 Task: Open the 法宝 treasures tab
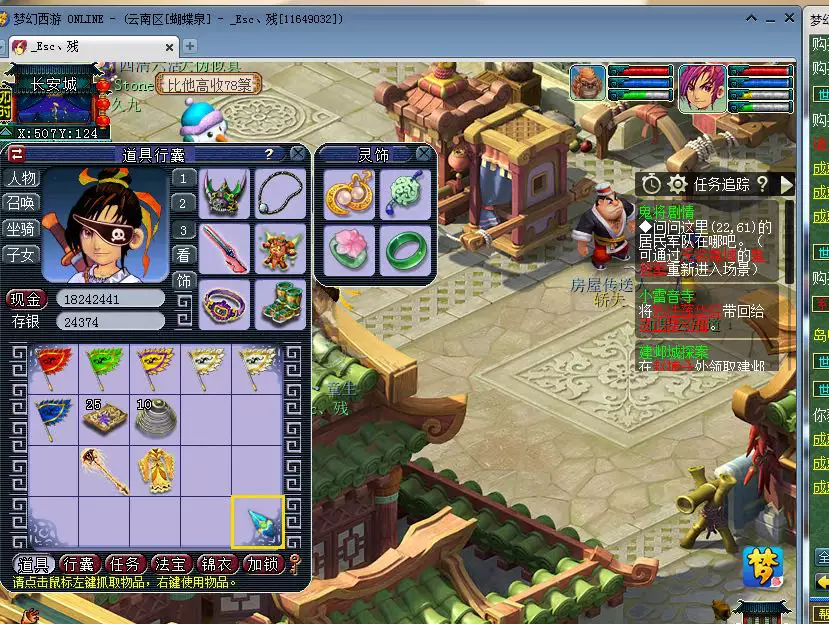173,565
